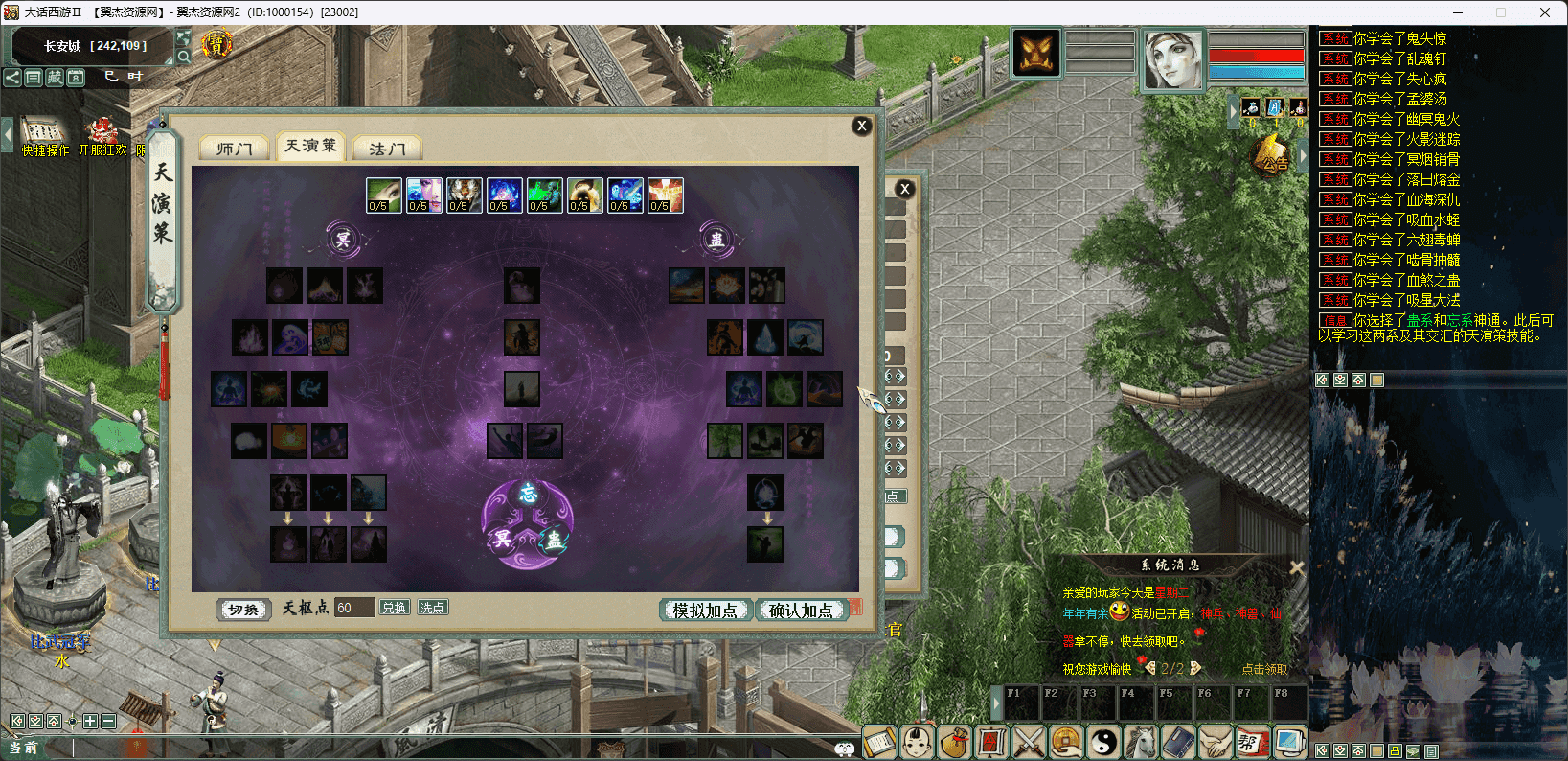Click the 兑换 exchange button
The image size is (1568, 761).
click(394, 608)
